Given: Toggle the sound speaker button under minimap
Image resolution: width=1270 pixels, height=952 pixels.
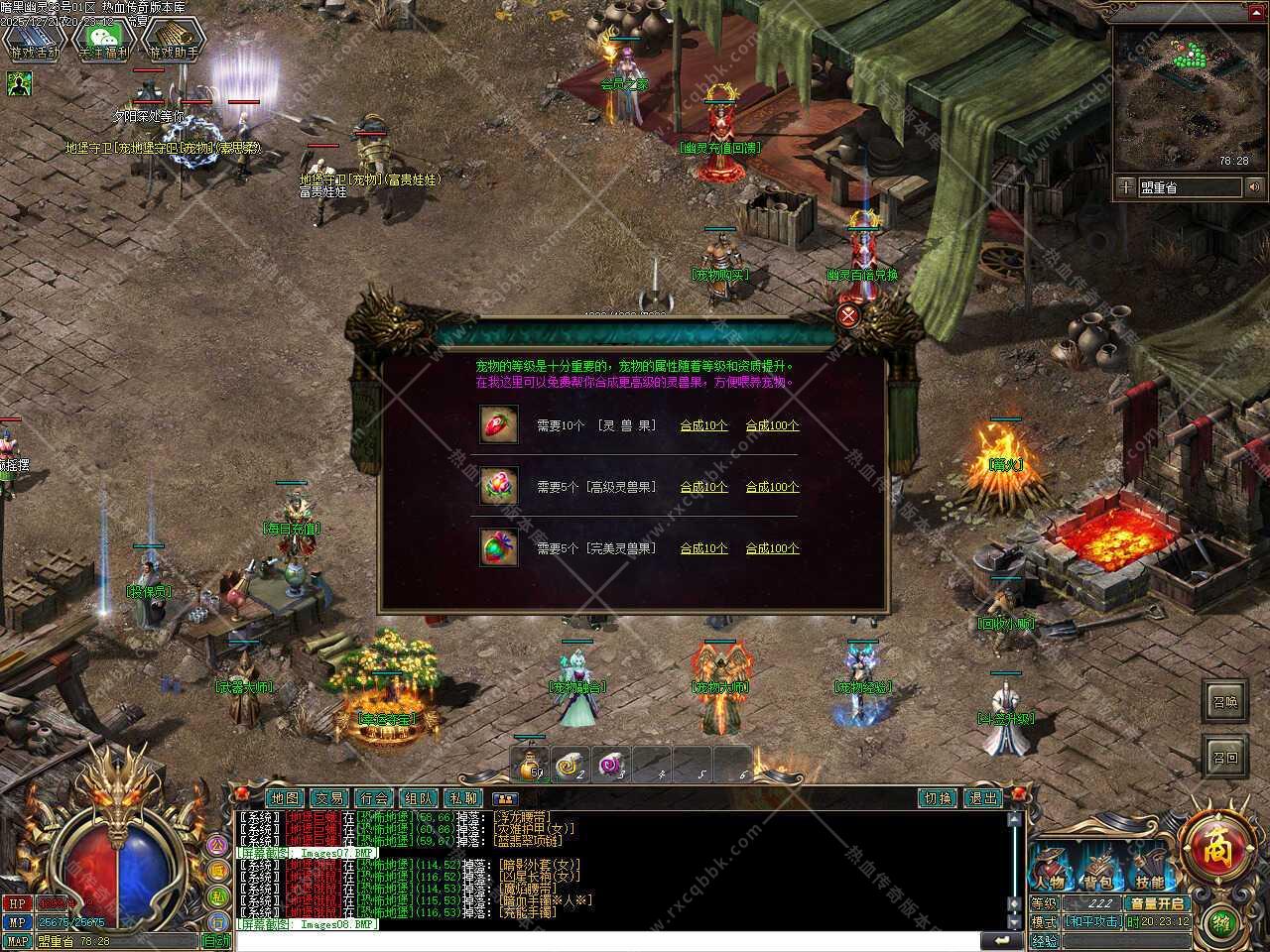Looking at the screenshot, I should click(x=1255, y=187).
